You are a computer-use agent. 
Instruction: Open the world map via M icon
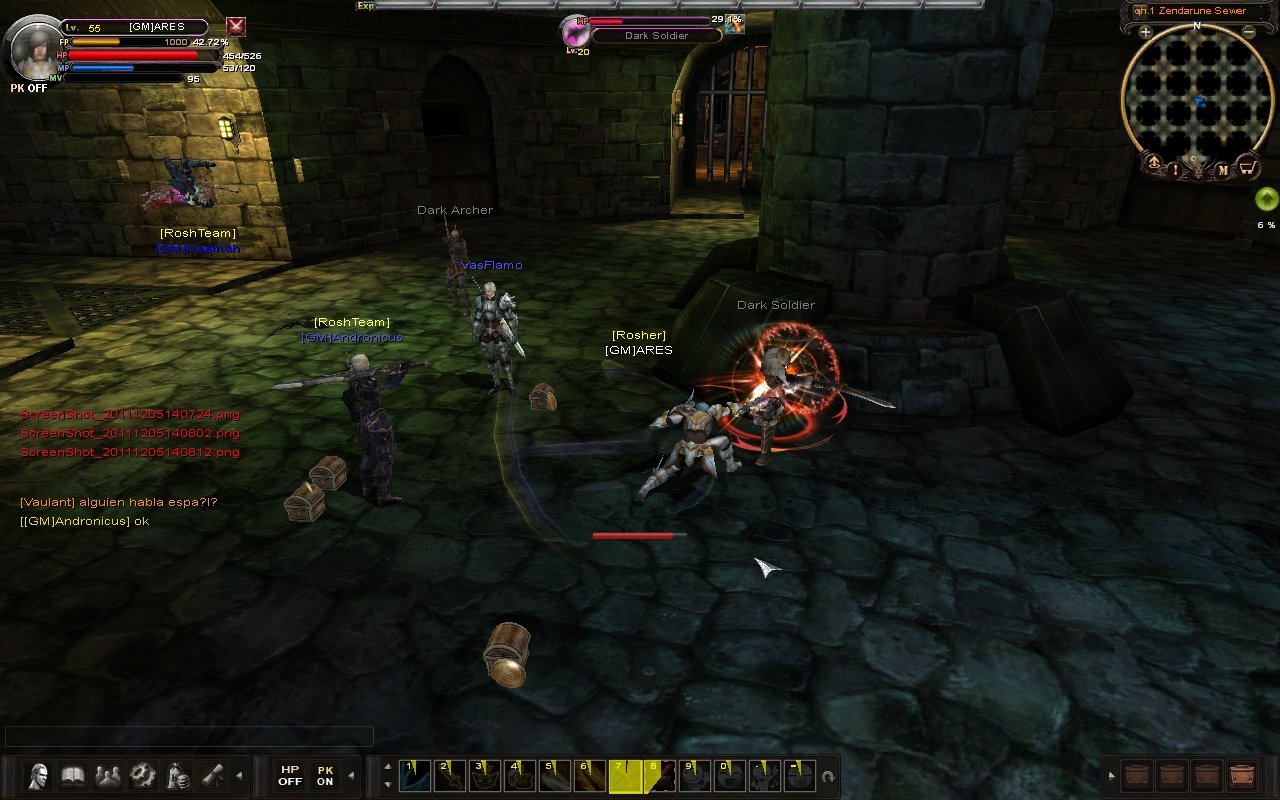[x=1224, y=168]
